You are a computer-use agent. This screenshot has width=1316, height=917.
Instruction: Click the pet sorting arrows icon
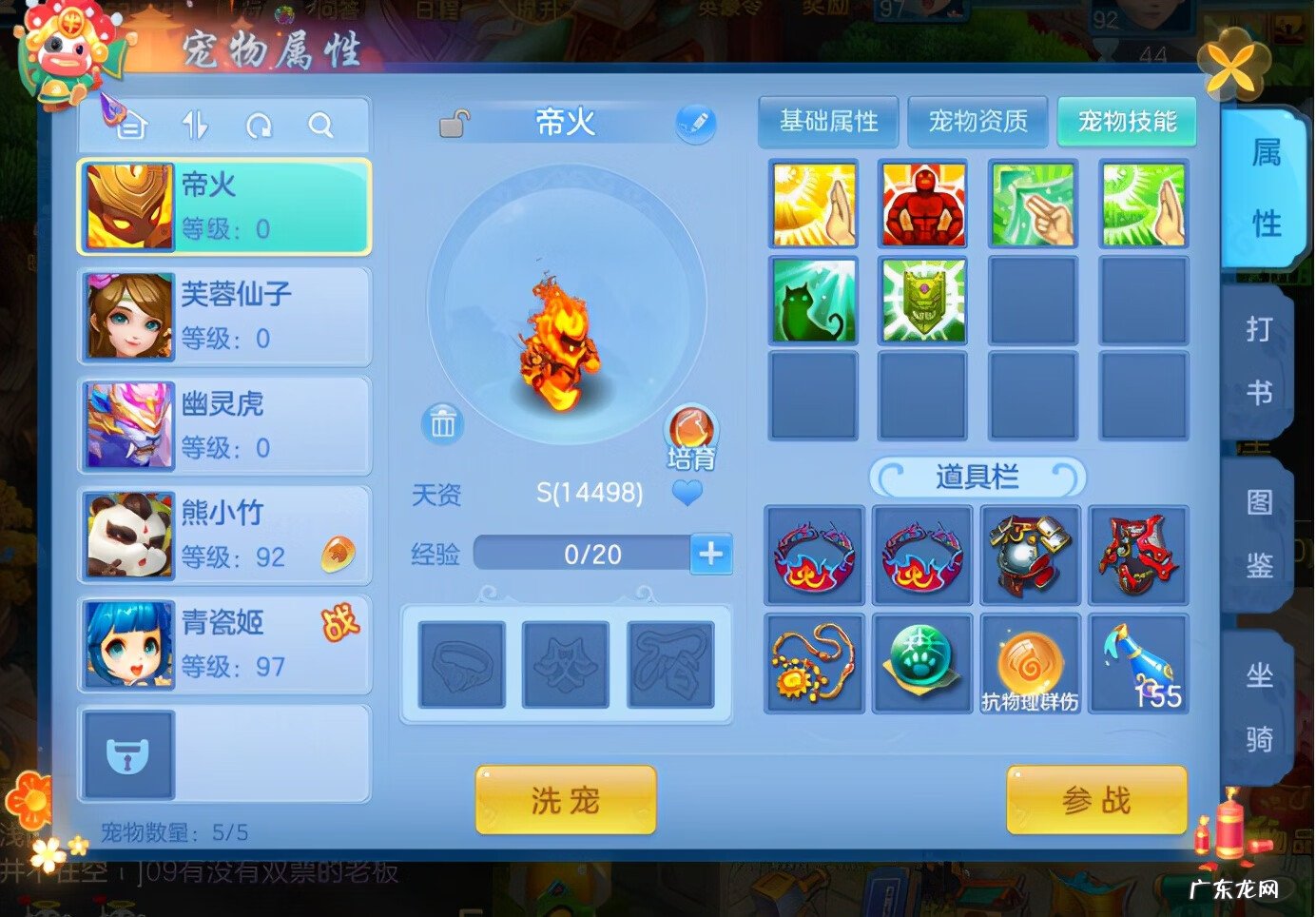pos(197,125)
